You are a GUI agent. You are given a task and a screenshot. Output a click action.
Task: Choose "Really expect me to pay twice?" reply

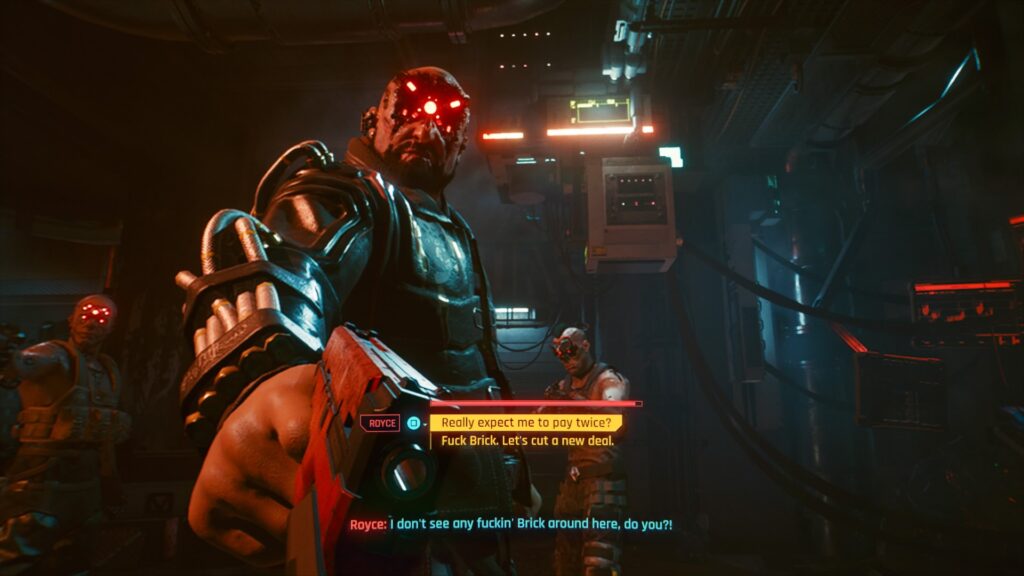526,423
